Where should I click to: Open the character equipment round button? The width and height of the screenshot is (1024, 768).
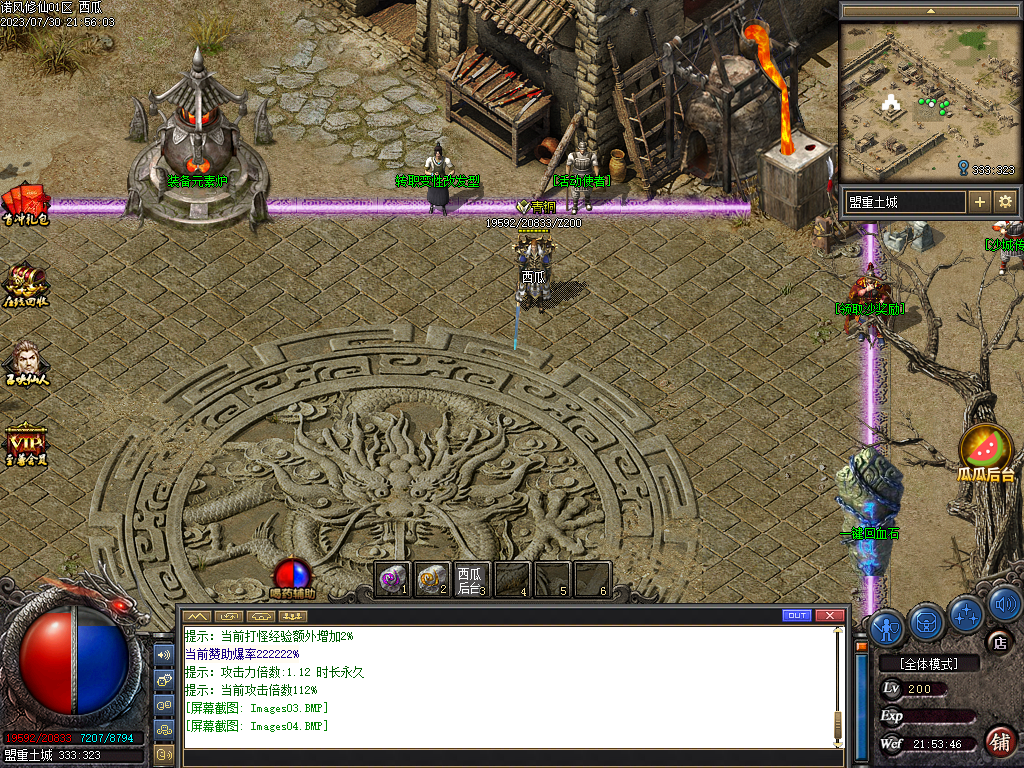(x=887, y=627)
